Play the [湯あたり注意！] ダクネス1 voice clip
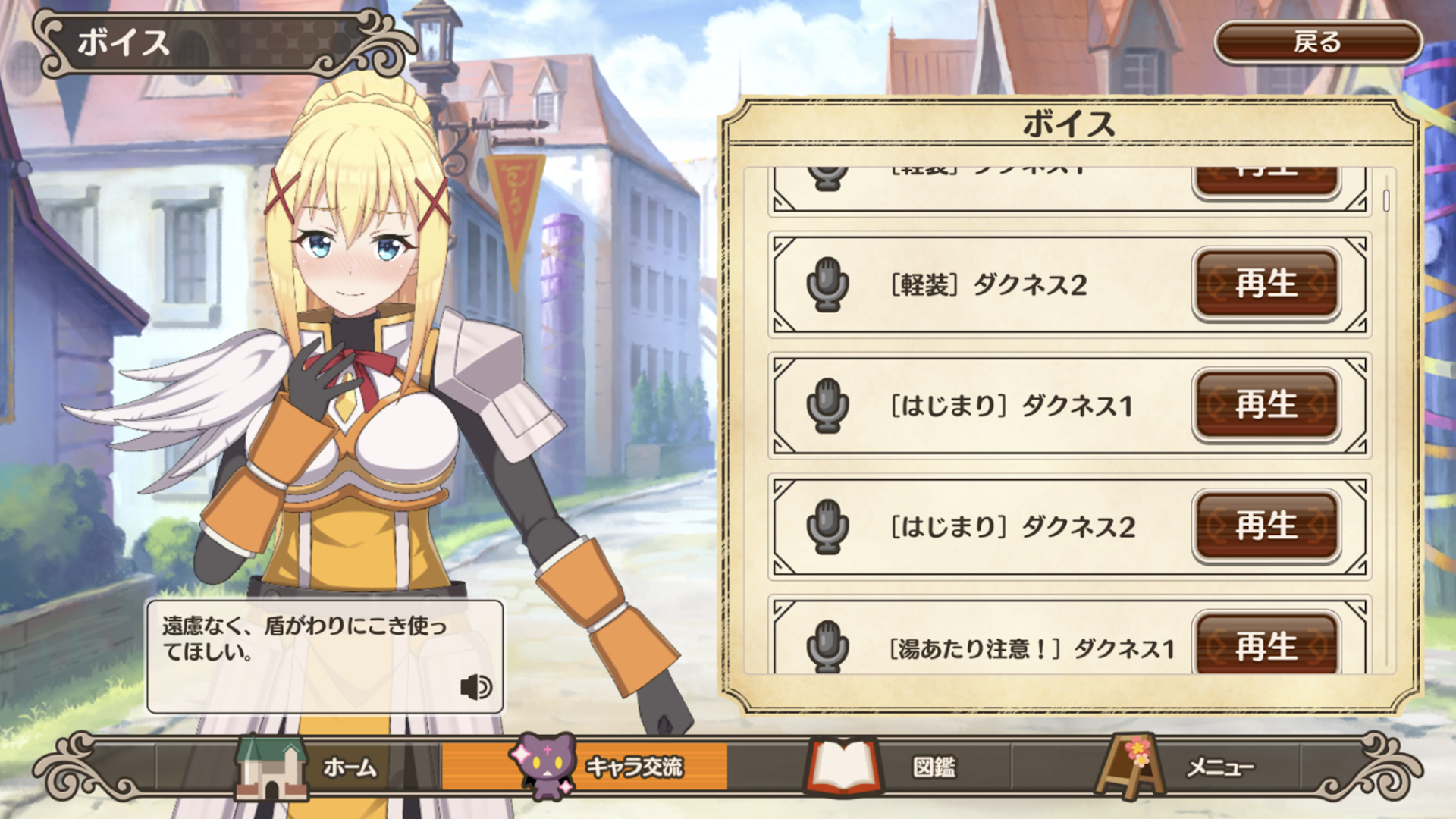This screenshot has width=1456, height=819. coord(1265,647)
